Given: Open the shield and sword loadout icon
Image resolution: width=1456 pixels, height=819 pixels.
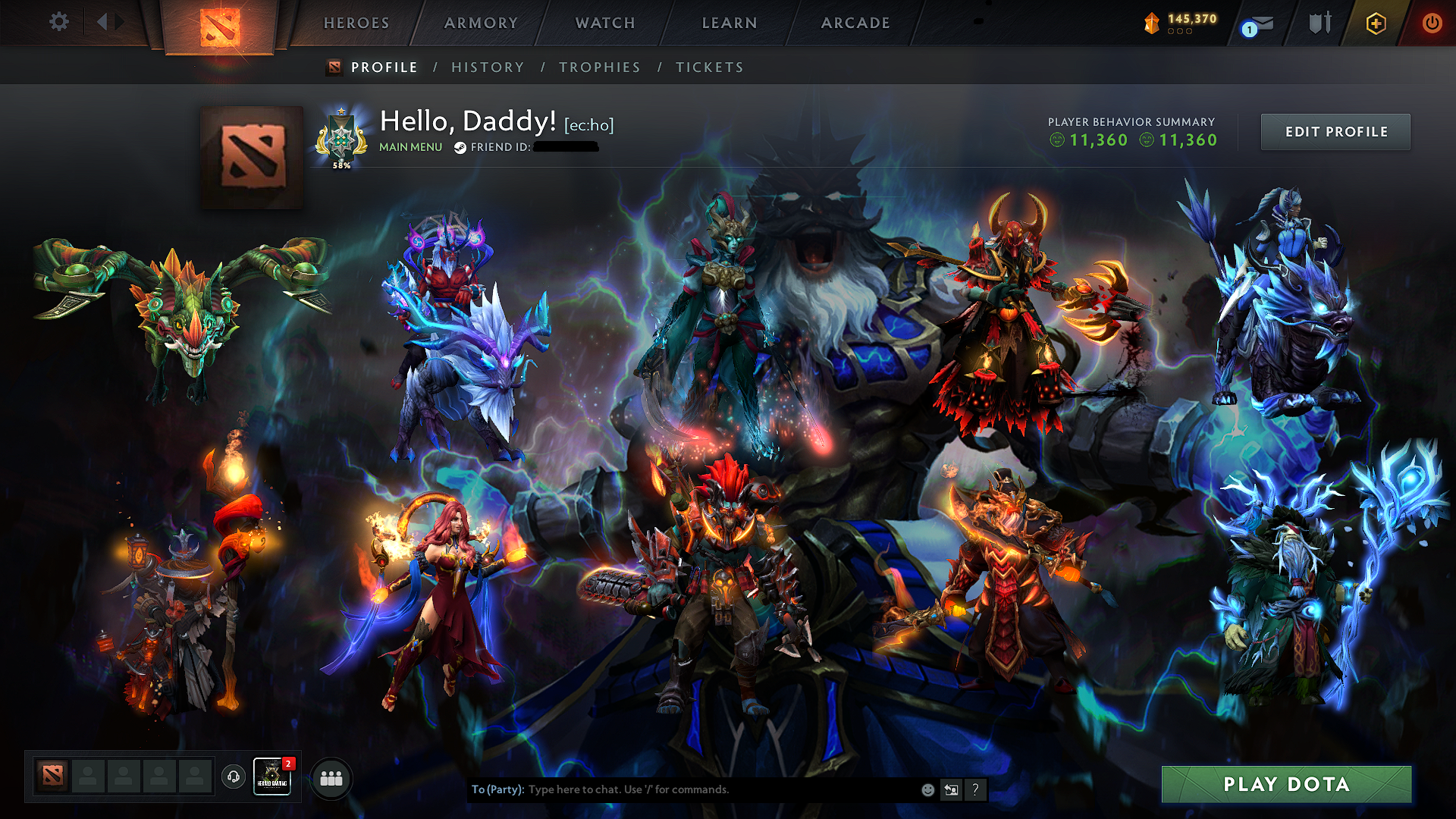Looking at the screenshot, I should pos(1319,23).
